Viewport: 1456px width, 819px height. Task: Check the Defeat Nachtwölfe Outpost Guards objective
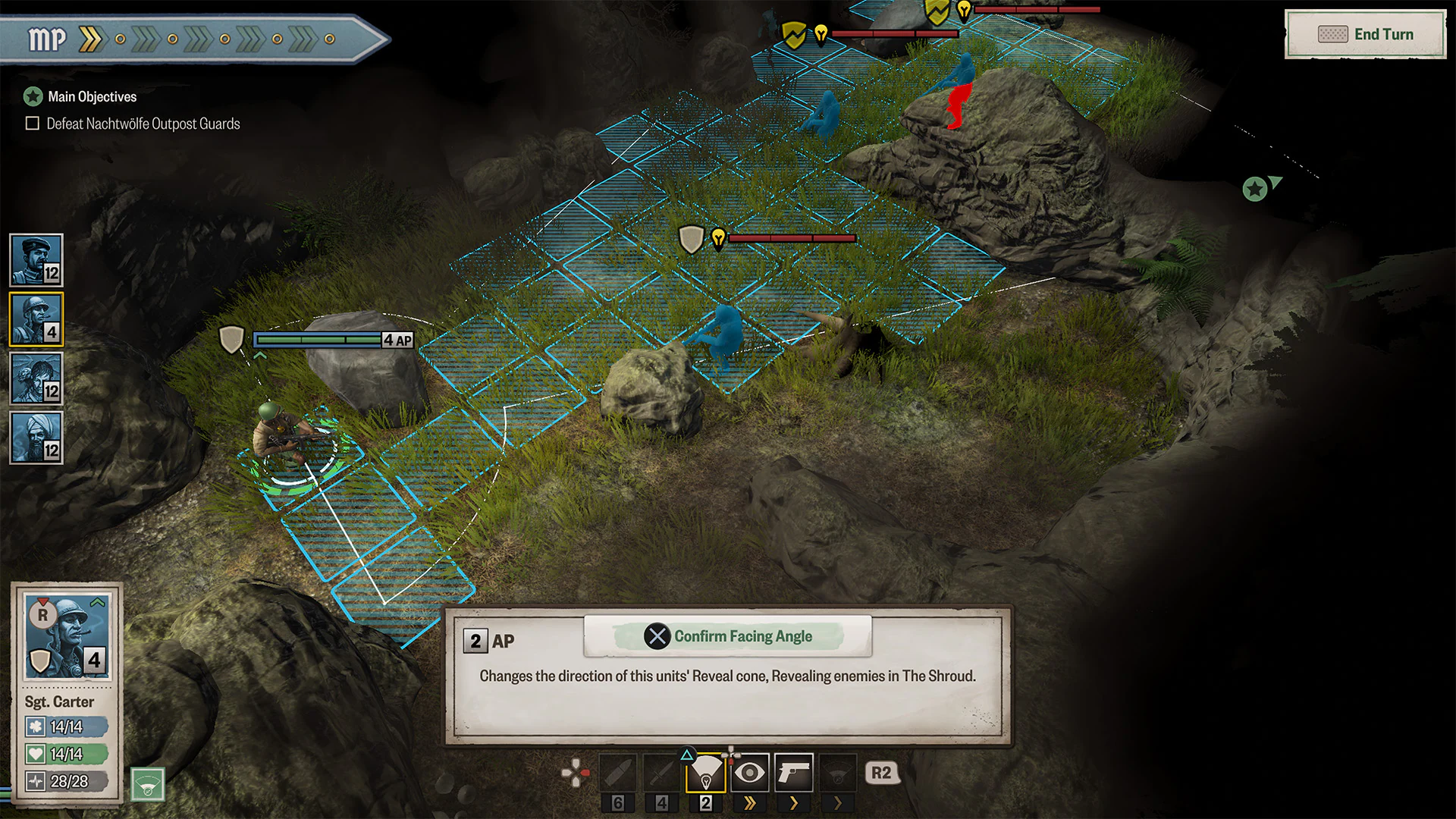32,123
